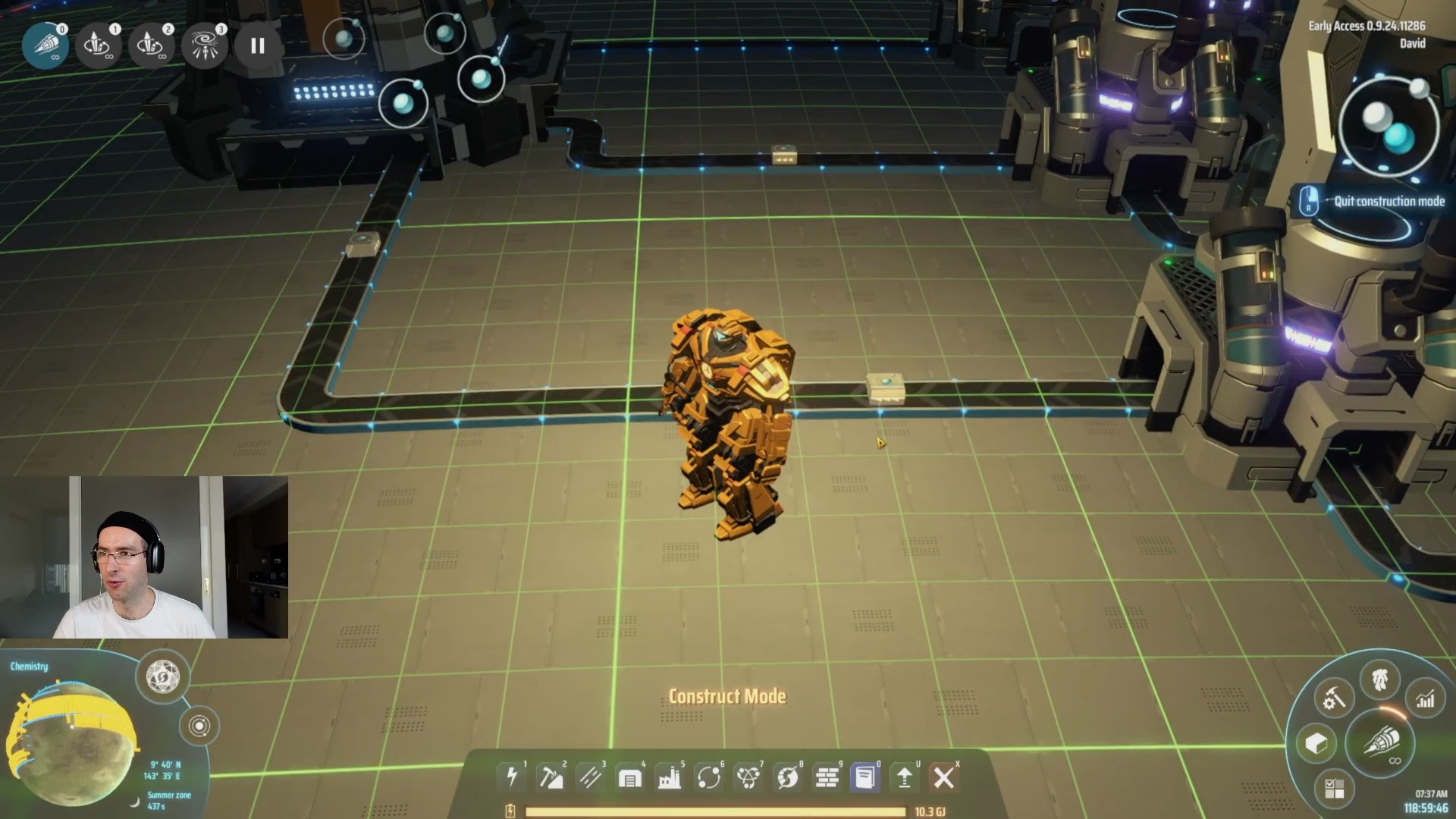
Task: Open the hammer and gear replicator panel
Action: click(1333, 698)
